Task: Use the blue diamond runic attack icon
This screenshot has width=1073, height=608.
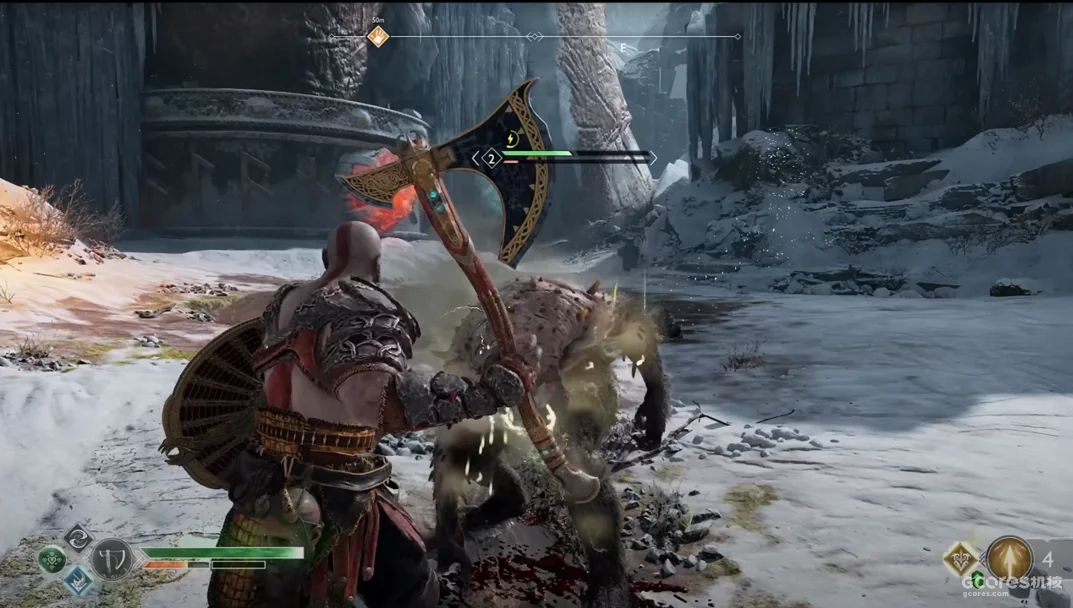Action: pos(78,582)
